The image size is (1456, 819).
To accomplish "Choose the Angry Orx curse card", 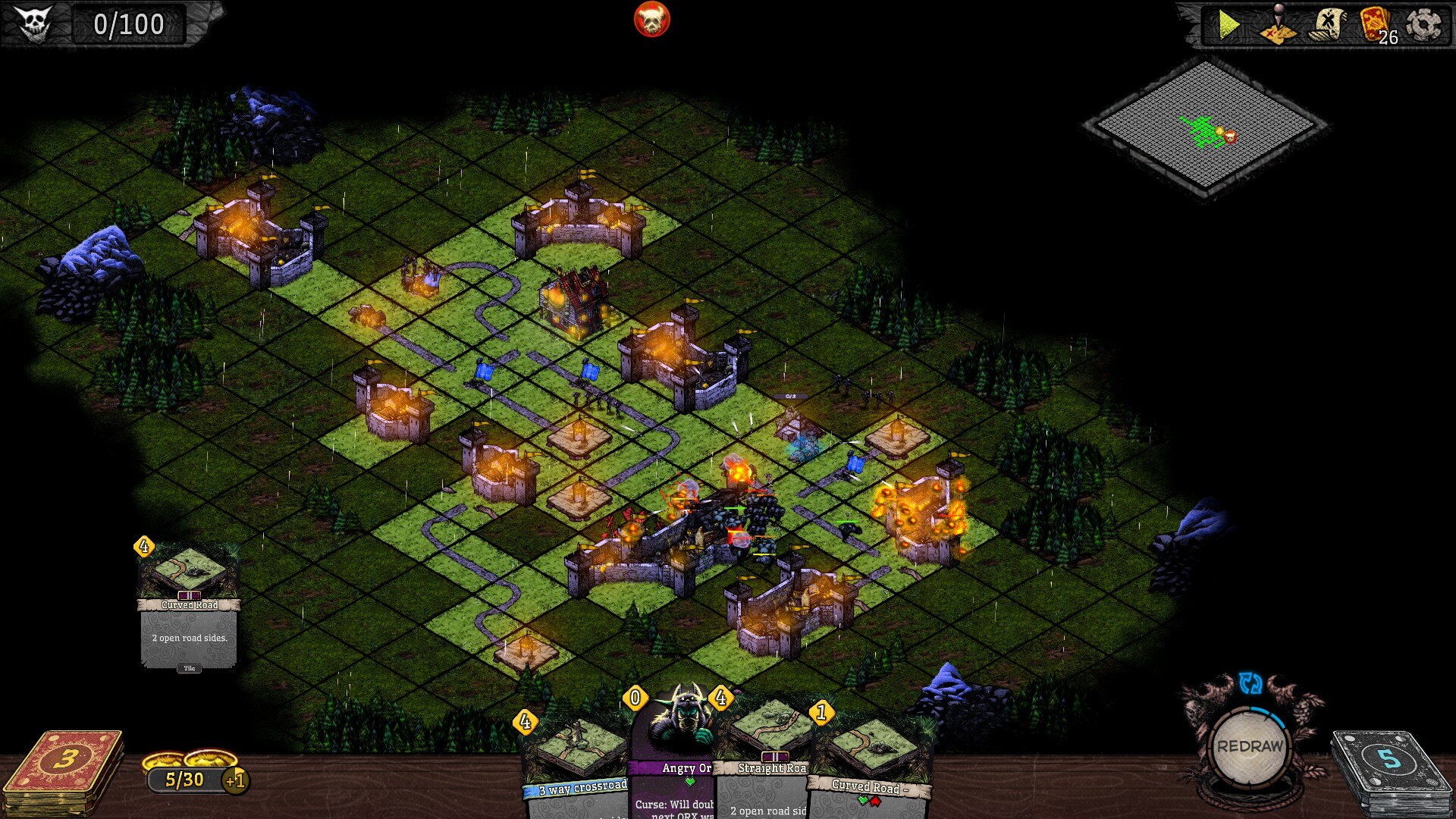I will tap(676, 751).
